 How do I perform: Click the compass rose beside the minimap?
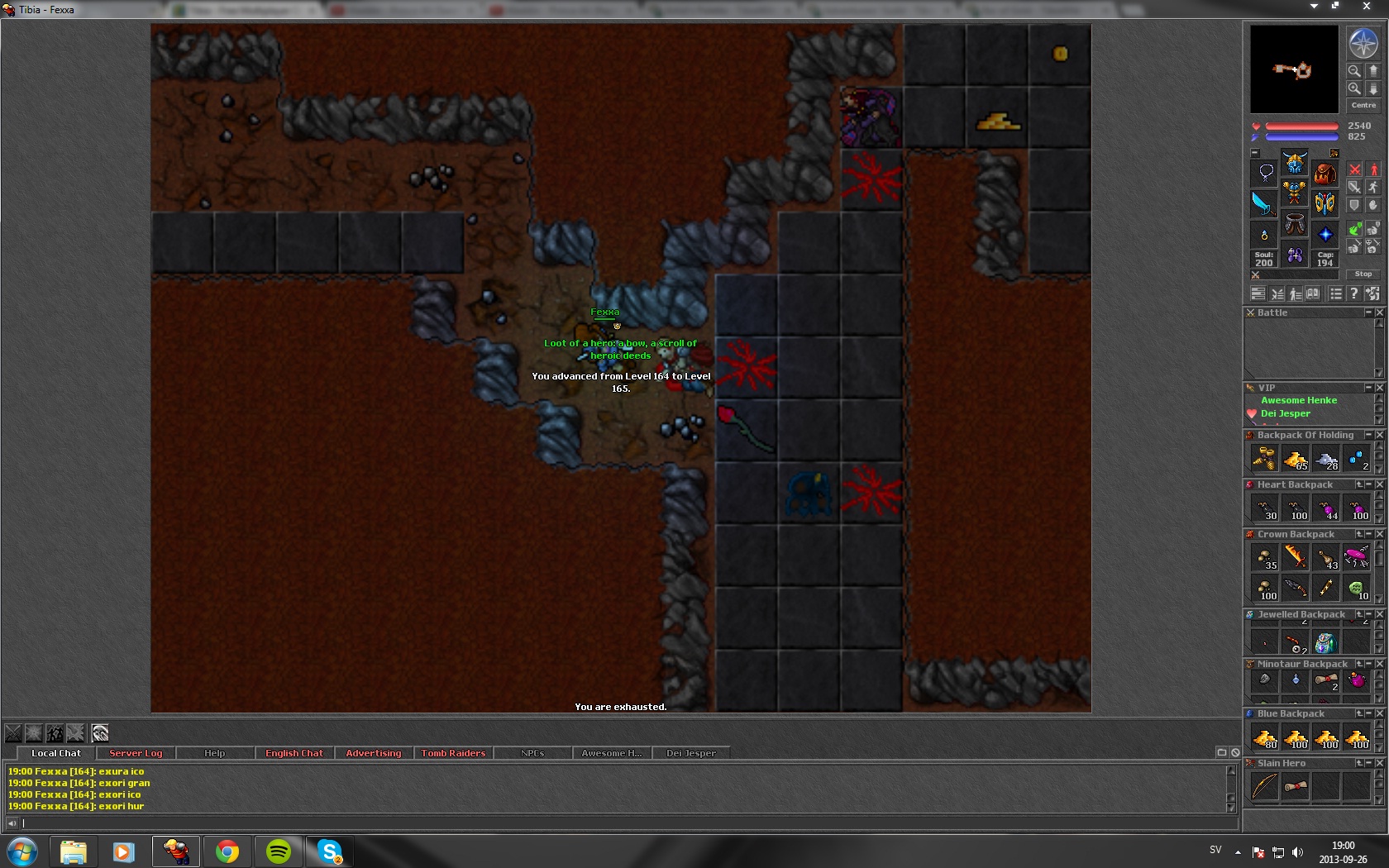tap(1363, 43)
